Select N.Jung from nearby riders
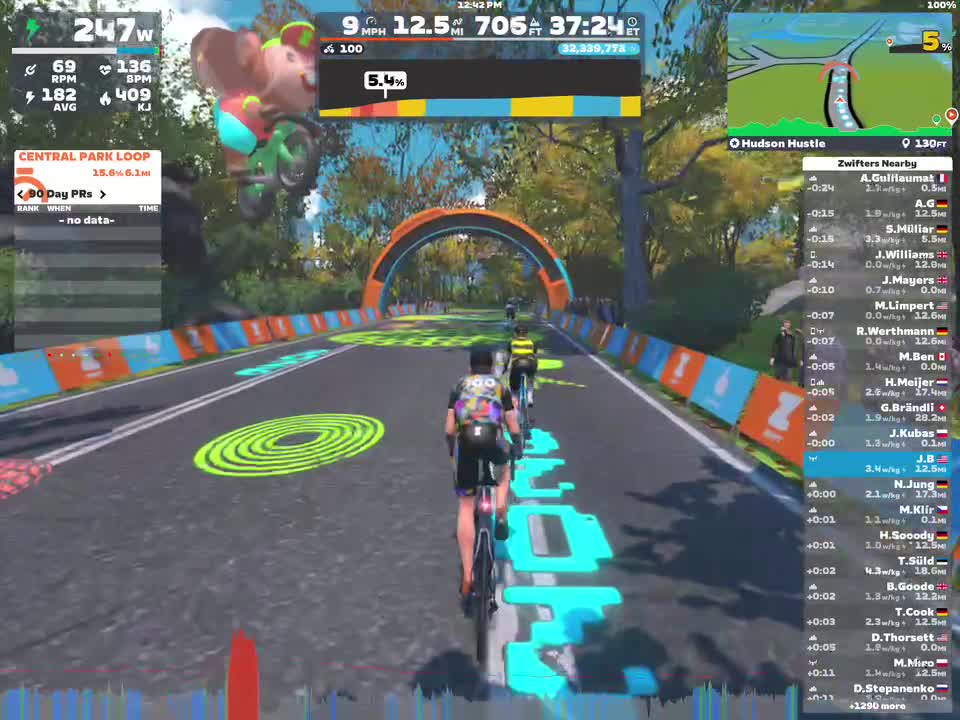960x720 pixels. click(877, 489)
